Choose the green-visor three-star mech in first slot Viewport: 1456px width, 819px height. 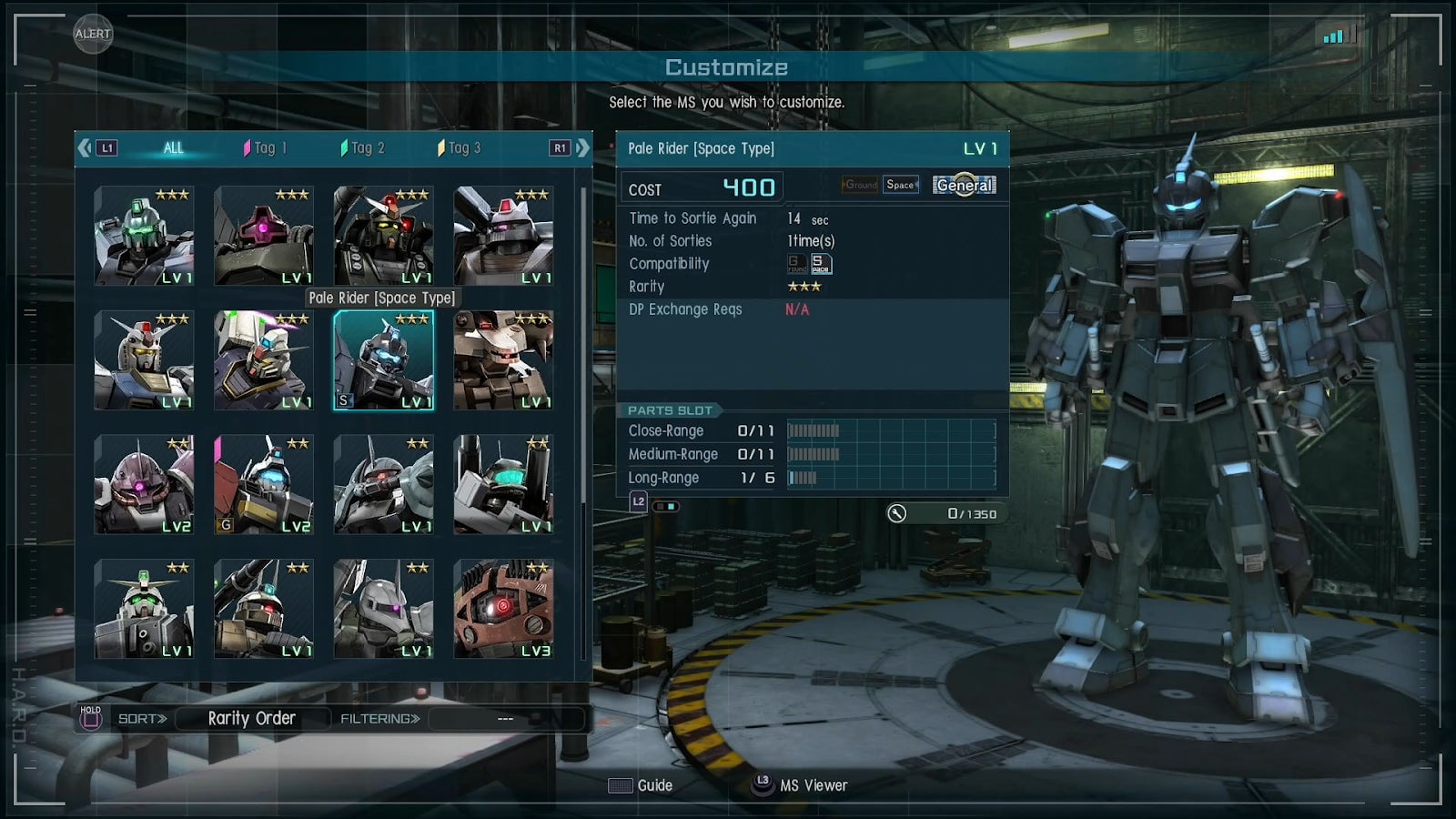[144, 236]
